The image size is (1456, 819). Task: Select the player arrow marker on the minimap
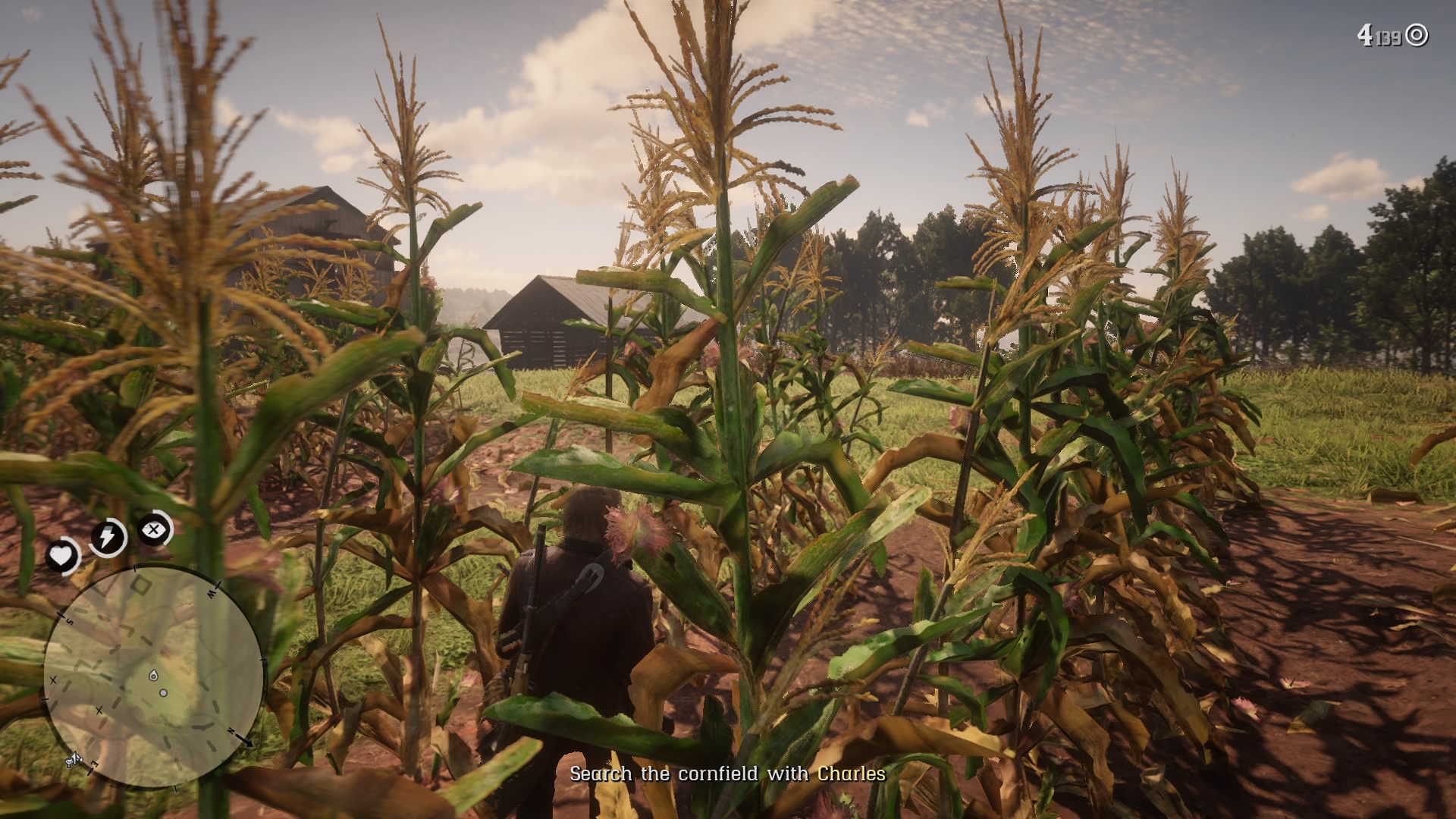(x=154, y=676)
